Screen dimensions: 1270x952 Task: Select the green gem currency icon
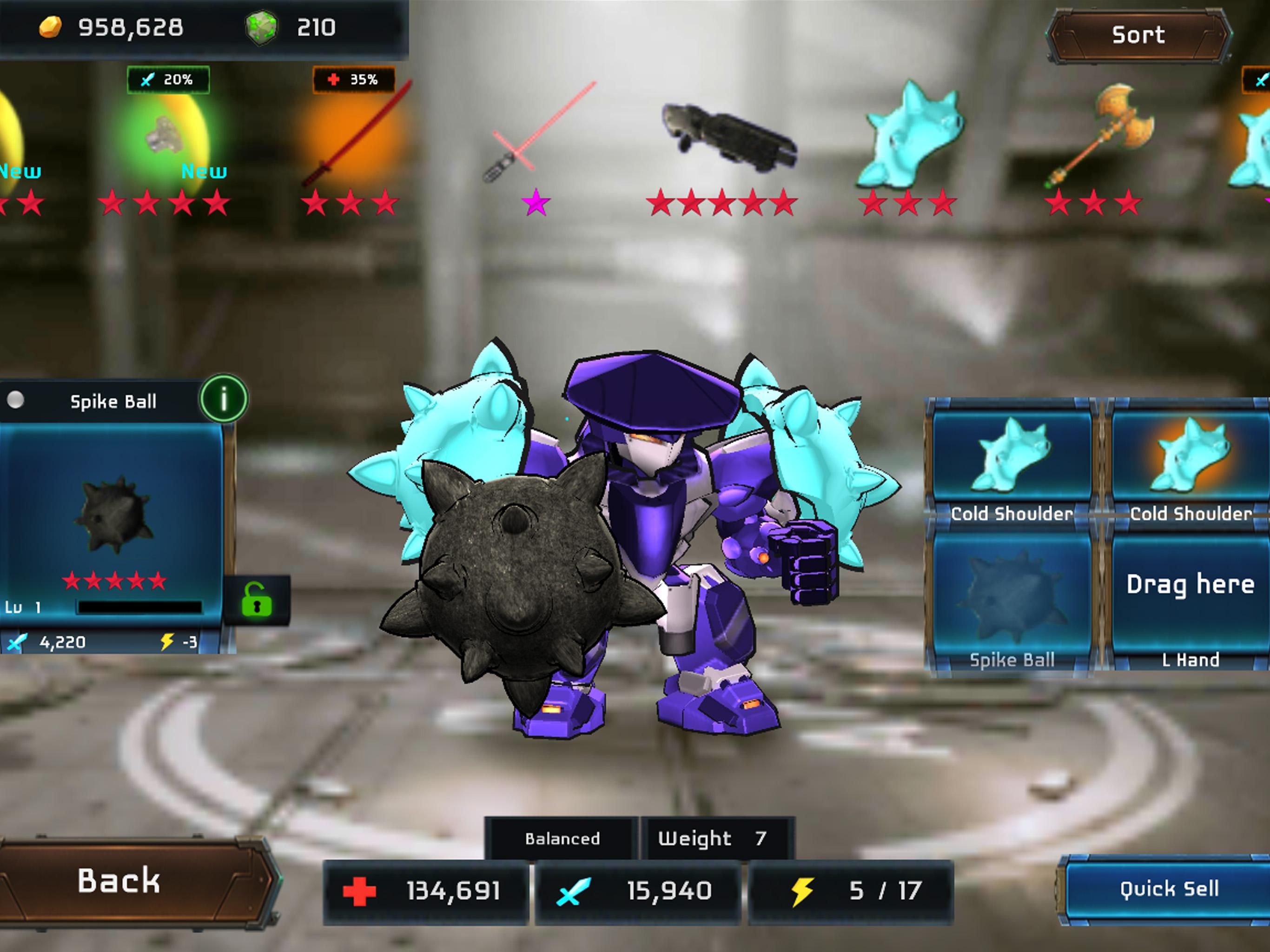tap(261, 26)
